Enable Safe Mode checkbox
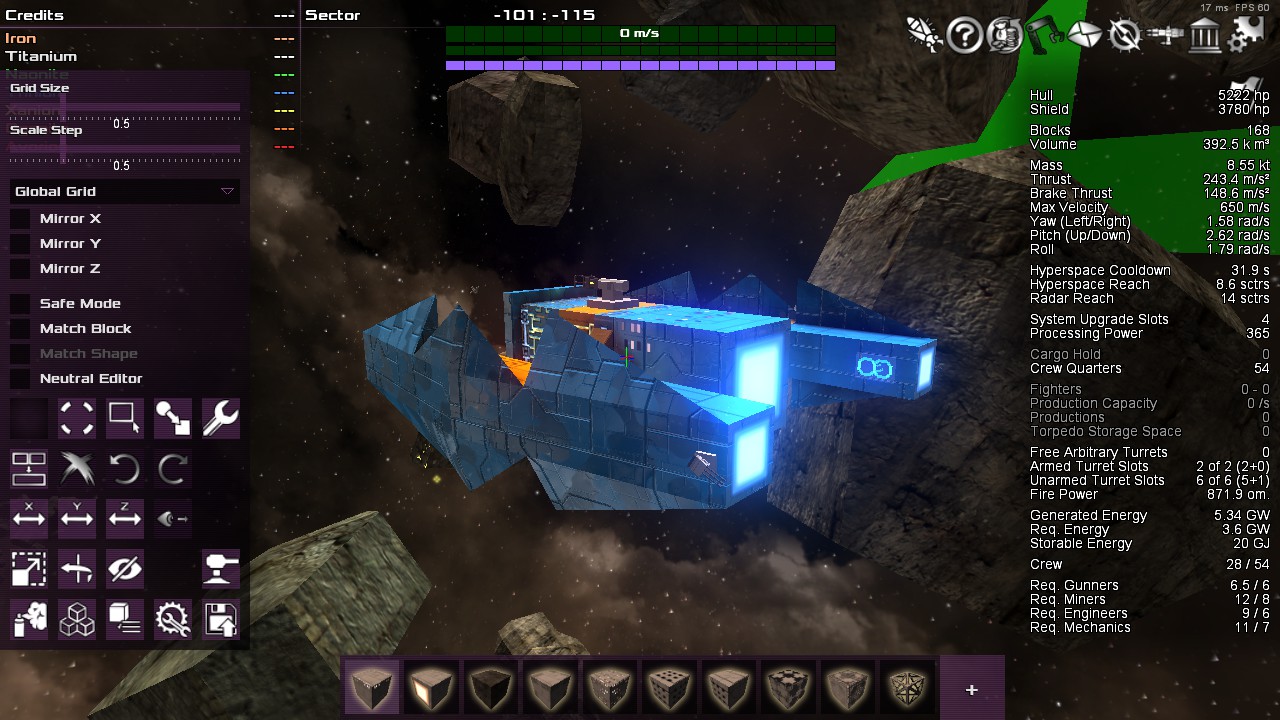This screenshot has height=720, width=1280. (20, 304)
